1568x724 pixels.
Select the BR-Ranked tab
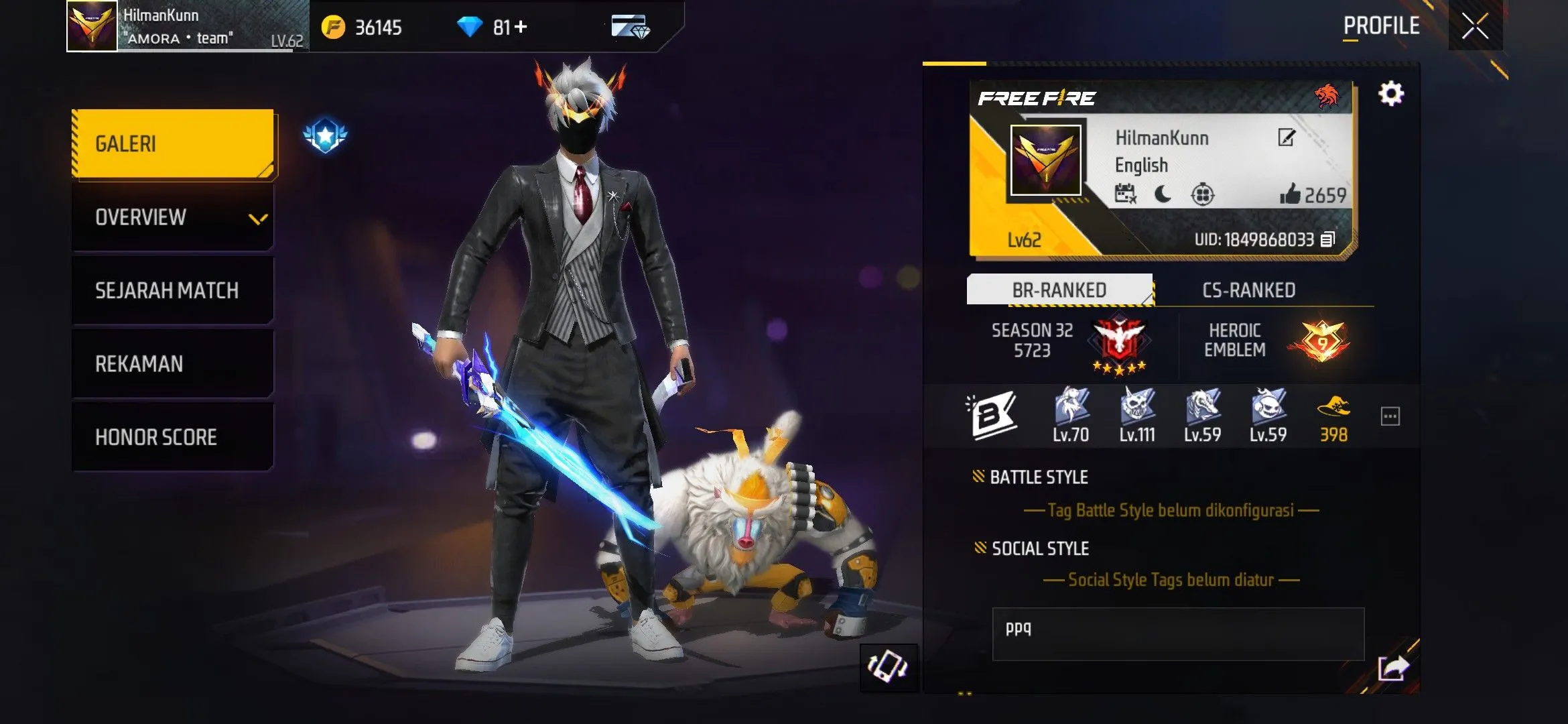[1059, 290]
